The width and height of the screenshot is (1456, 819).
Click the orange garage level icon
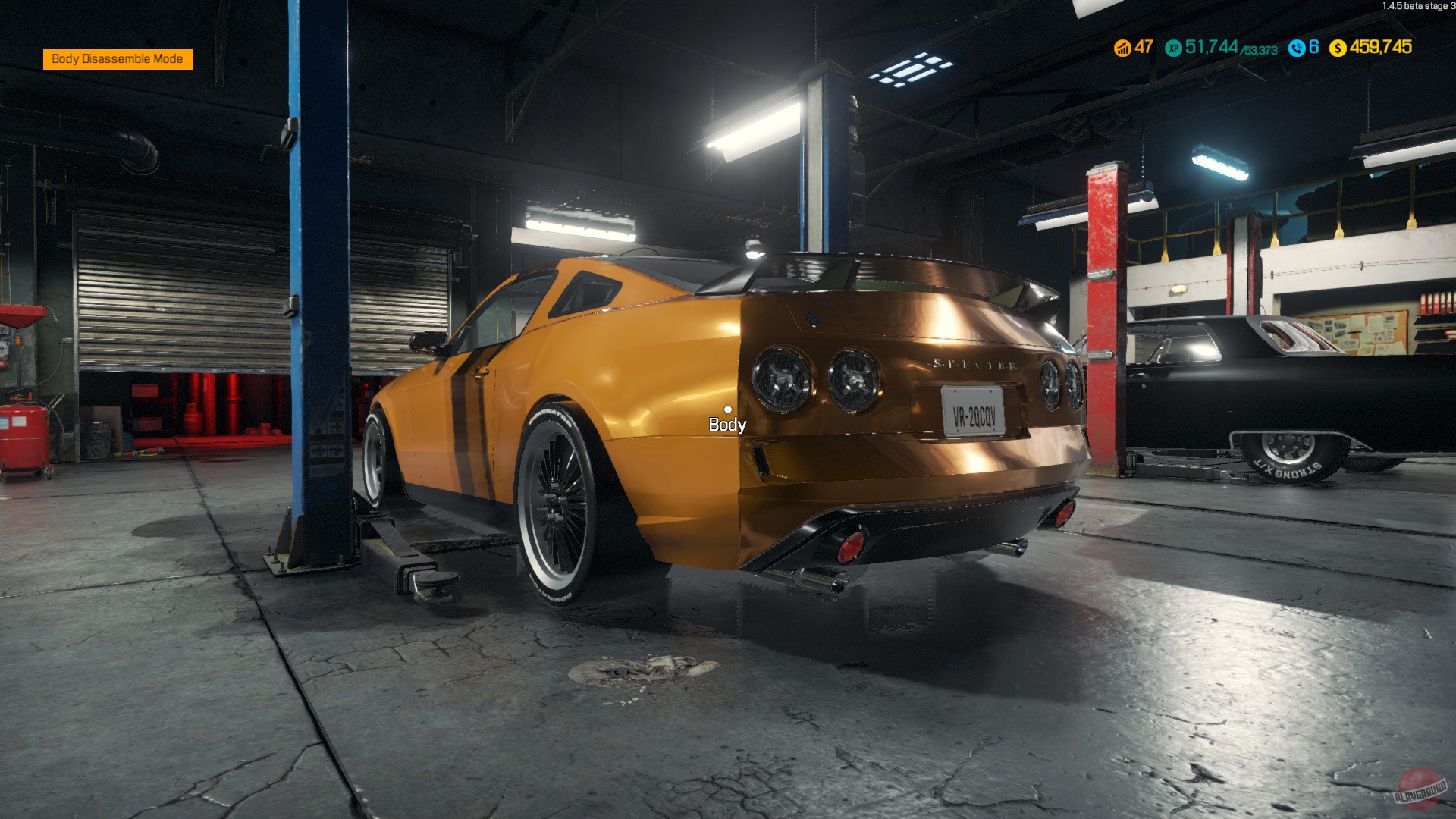click(1122, 49)
